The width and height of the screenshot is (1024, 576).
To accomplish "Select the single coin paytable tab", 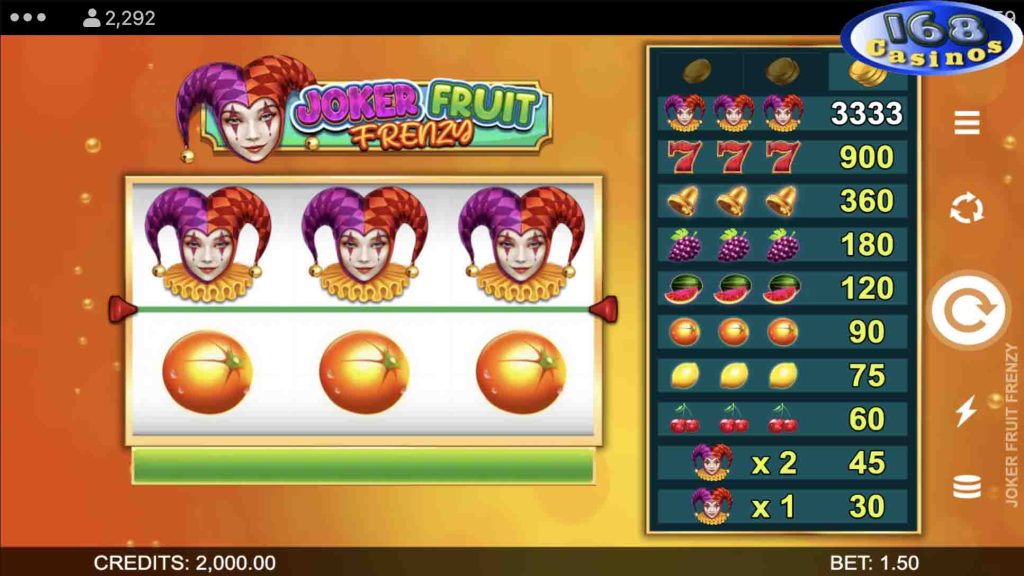I will pyautogui.click(x=697, y=71).
